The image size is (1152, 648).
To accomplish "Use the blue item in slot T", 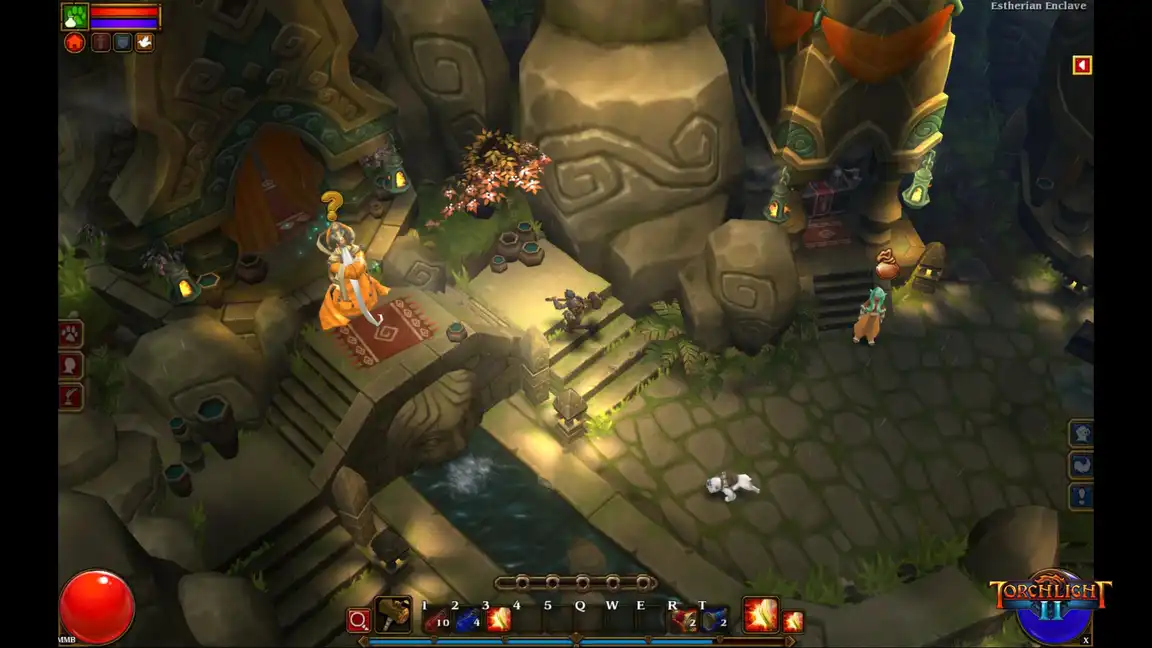I will (714, 620).
